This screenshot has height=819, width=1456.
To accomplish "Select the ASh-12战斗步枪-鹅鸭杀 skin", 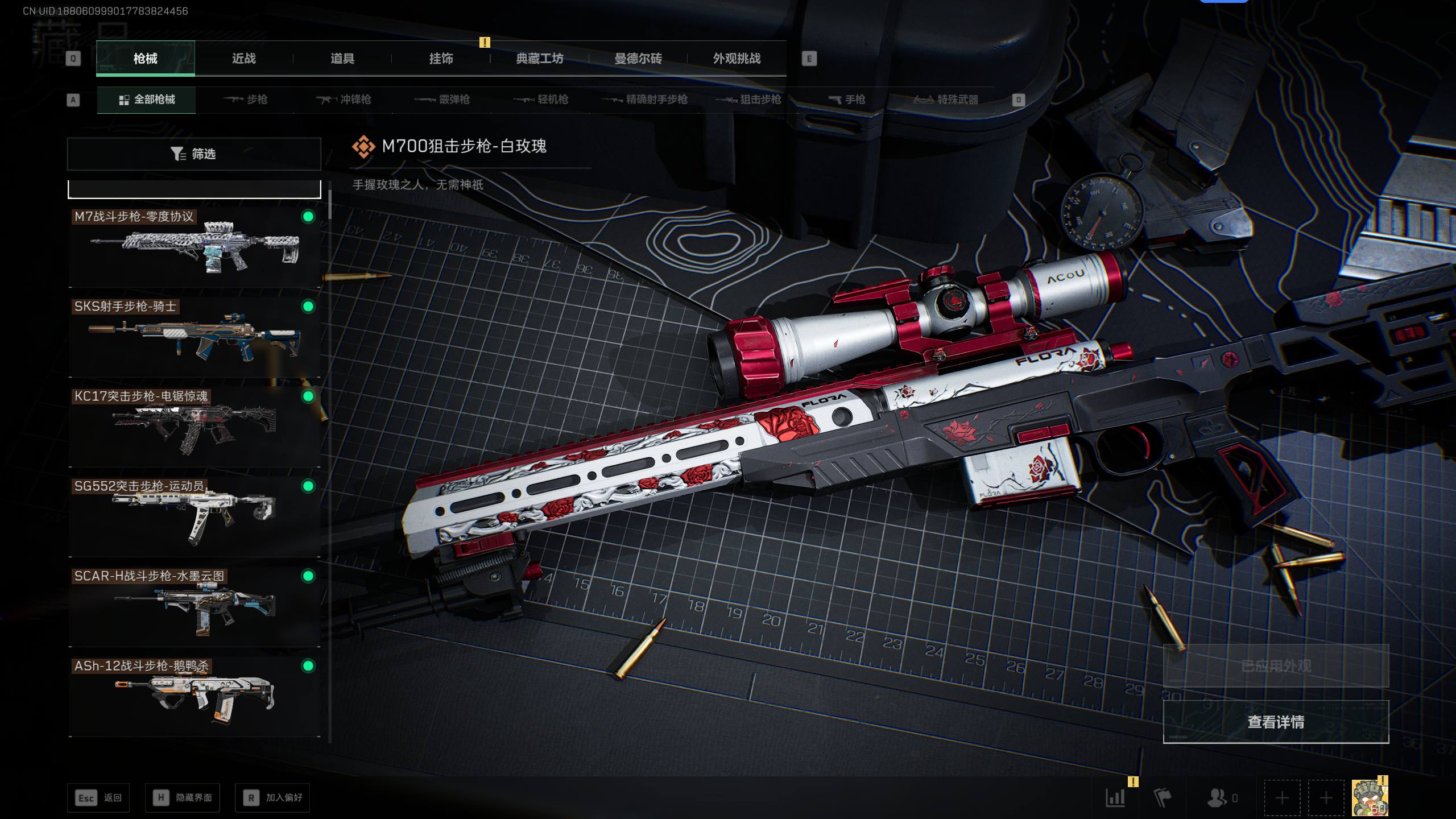I will tap(194, 697).
